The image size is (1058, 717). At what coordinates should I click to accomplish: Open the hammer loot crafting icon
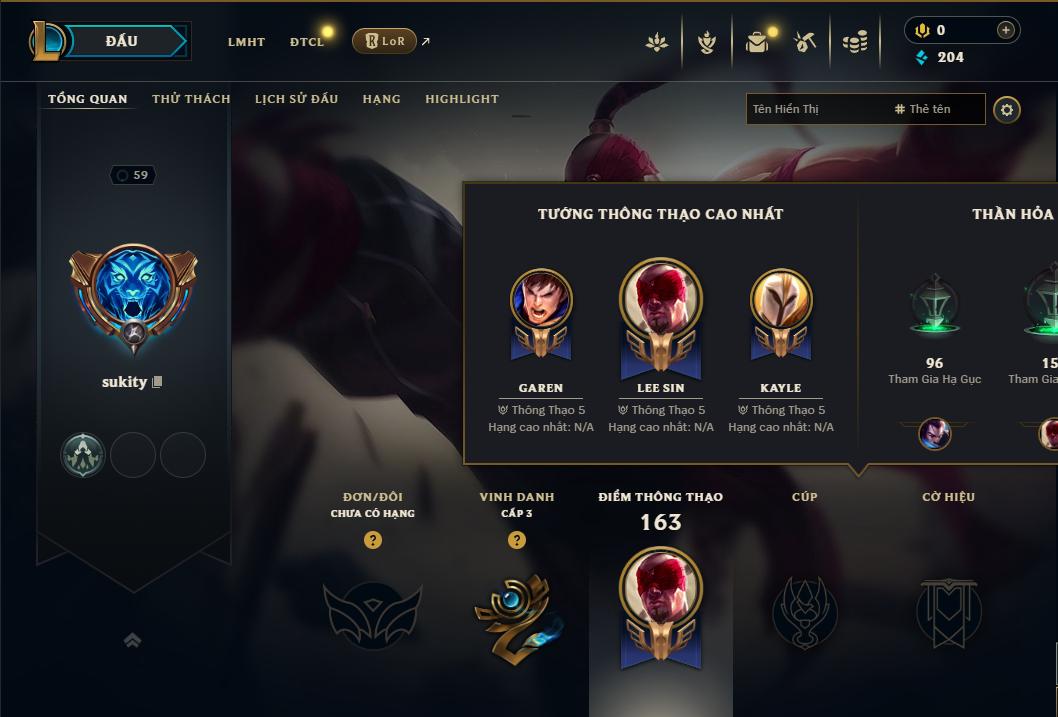click(x=805, y=42)
